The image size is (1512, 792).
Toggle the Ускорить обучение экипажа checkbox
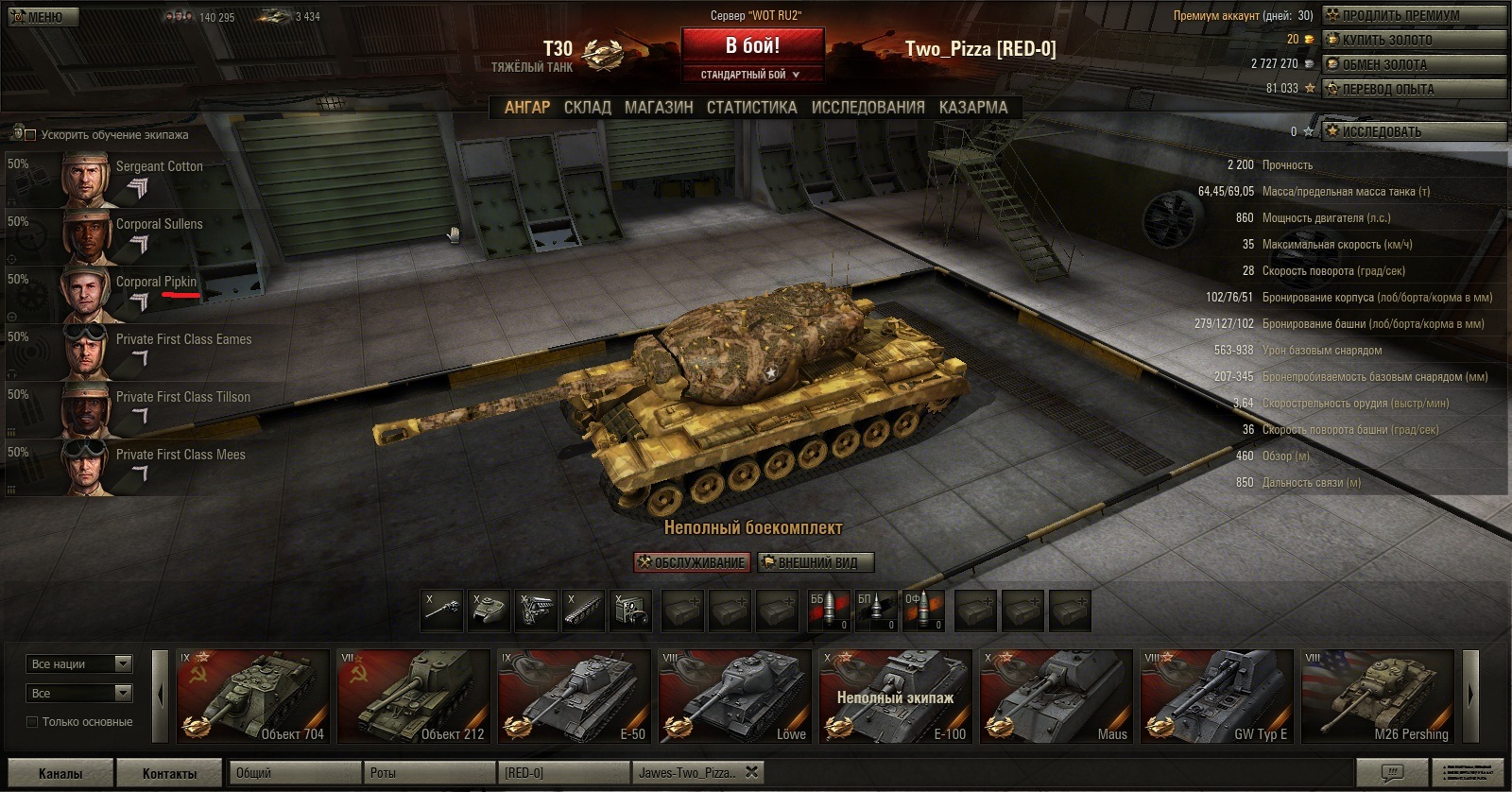click(x=30, y=134)
